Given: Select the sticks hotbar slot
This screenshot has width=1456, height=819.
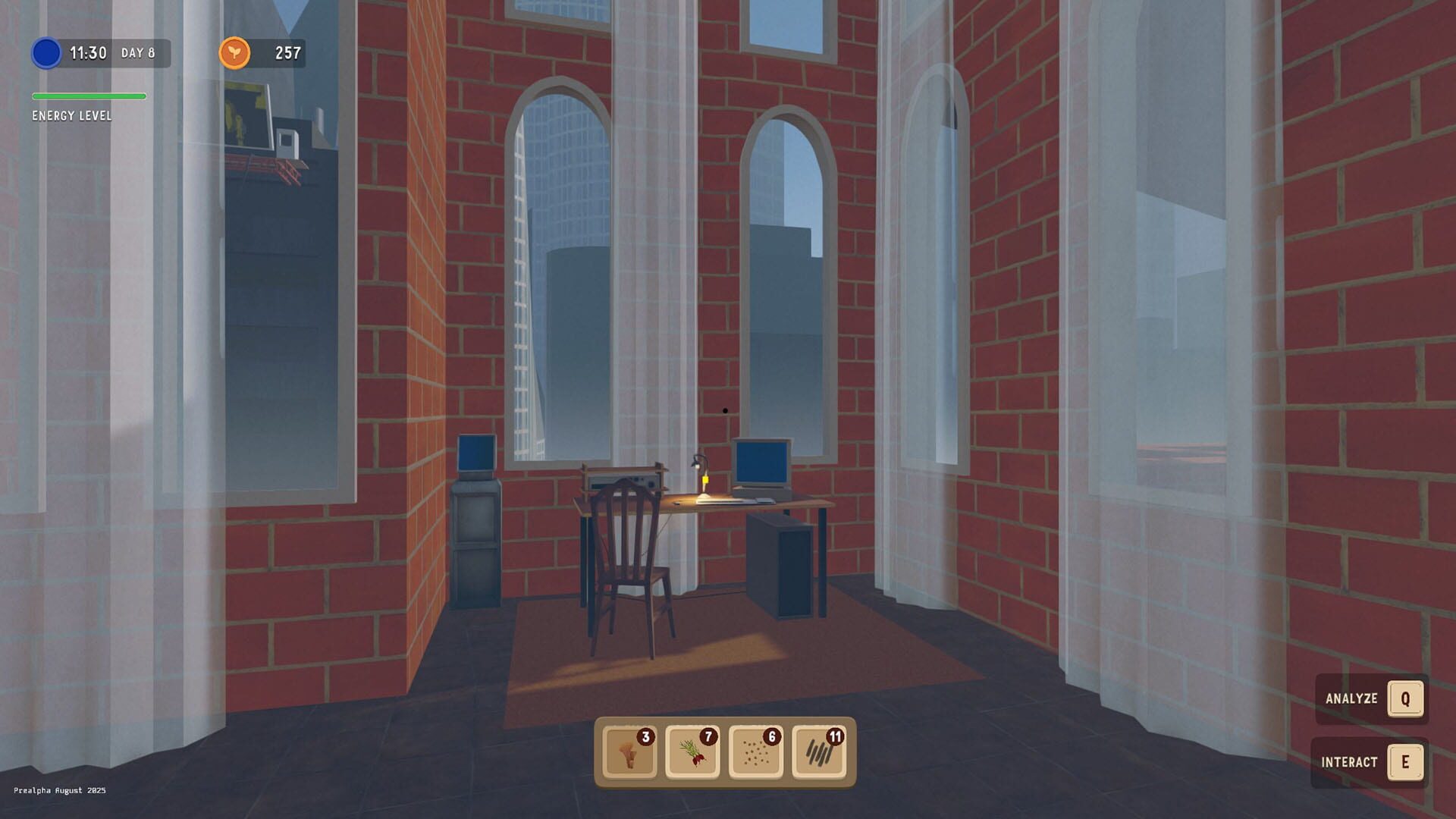Looking at the screenshot, I should tap(819, 752).
